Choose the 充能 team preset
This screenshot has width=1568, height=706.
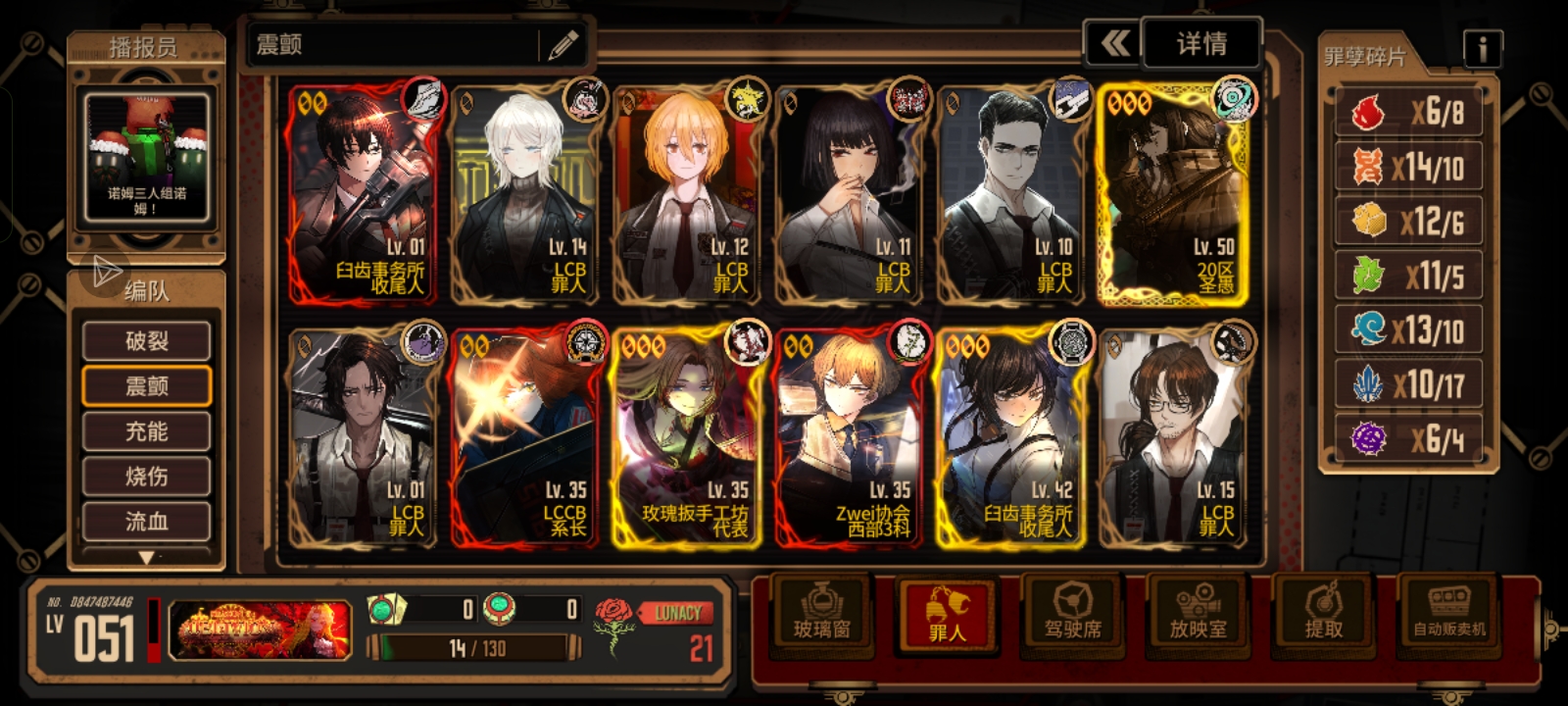147,431
